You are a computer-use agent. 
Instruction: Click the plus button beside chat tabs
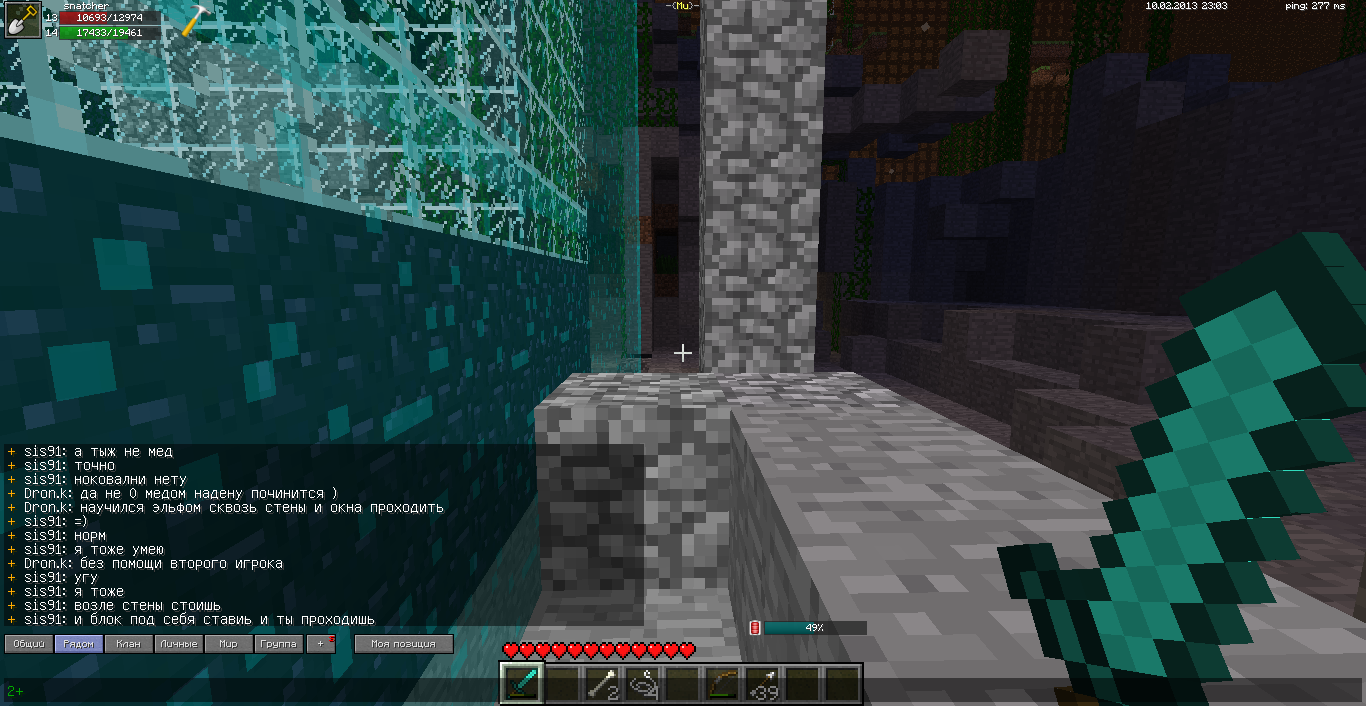point(321,644)
